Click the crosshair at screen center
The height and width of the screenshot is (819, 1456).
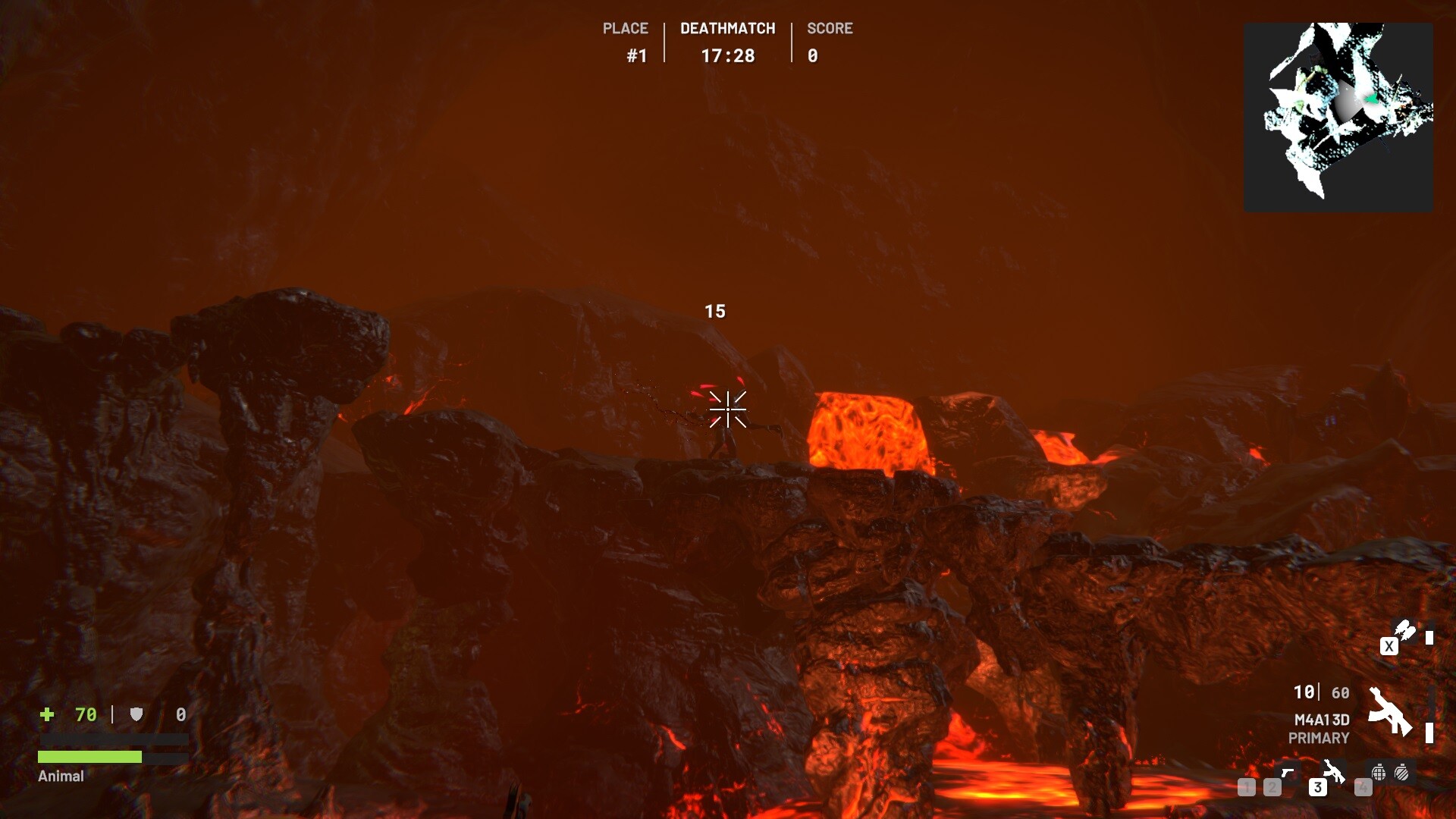pos(727,409)
